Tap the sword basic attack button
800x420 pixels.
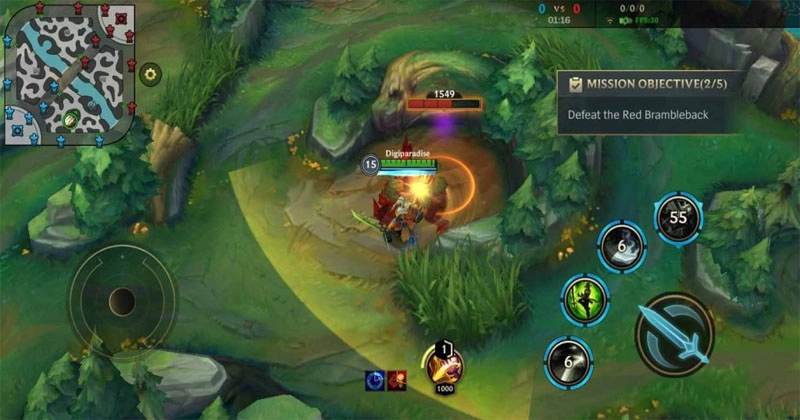674,334
